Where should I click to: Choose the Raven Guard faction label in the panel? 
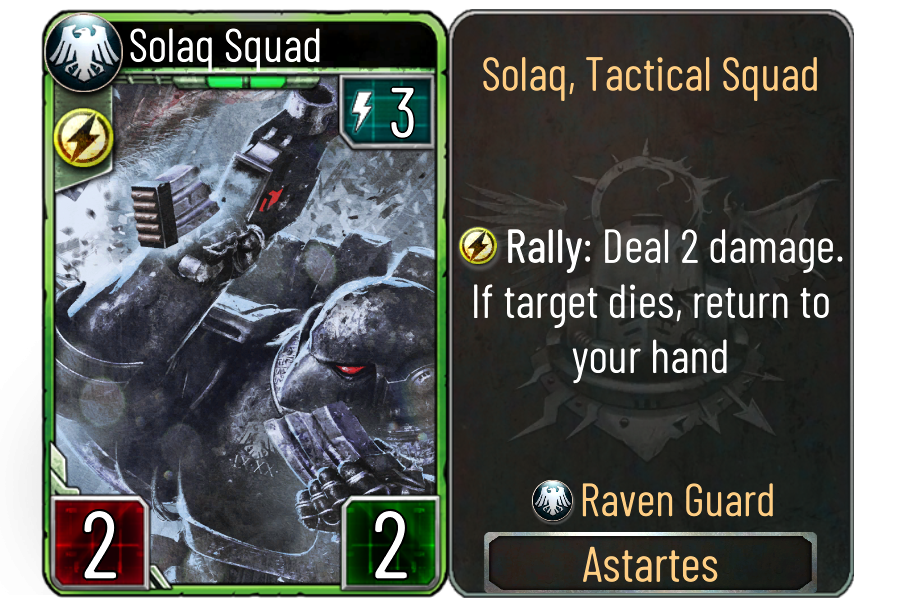pos(677,500)
